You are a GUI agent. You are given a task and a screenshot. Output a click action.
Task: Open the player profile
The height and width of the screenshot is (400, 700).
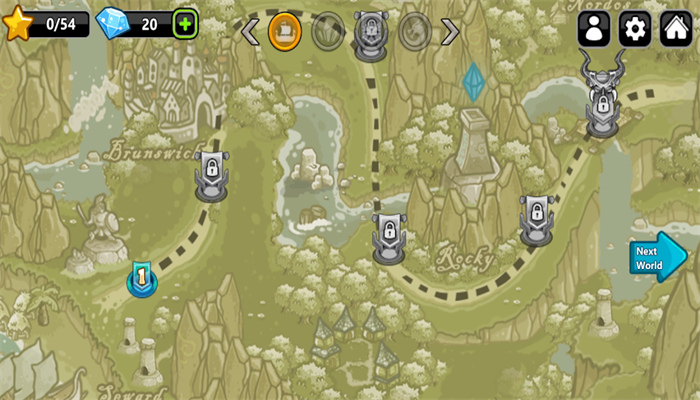[594, 29]
